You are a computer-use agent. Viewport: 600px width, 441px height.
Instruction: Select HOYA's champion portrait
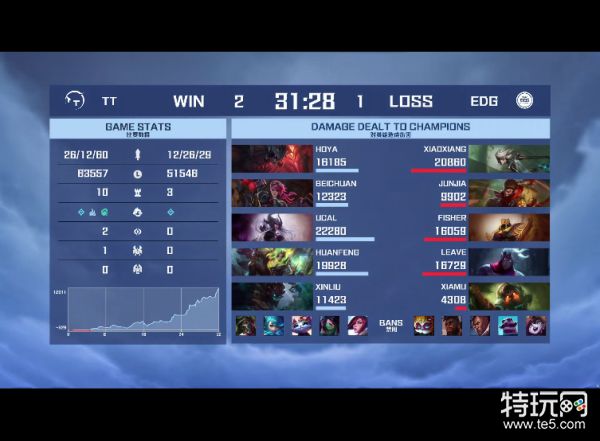258,159
